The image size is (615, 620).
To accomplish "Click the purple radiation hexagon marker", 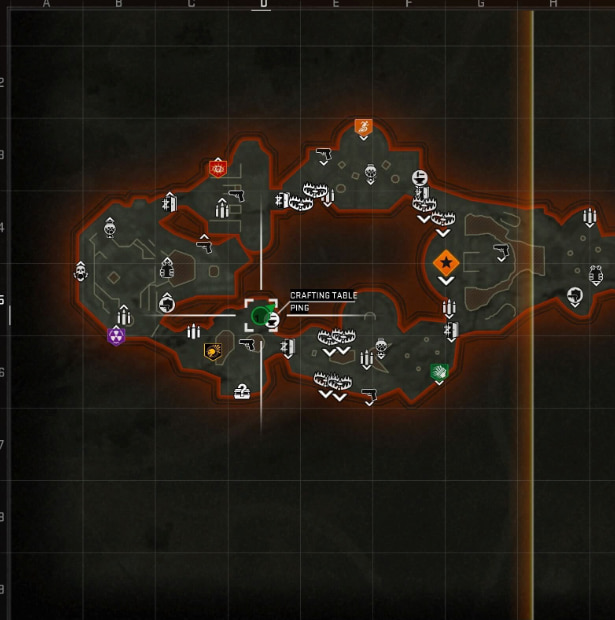I will (116, 336).
